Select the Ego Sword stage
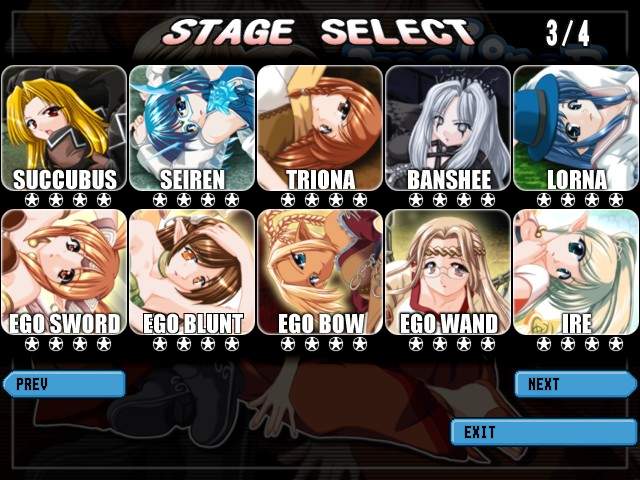This screenshot has width=640, height=480. [x=64, y=272]
